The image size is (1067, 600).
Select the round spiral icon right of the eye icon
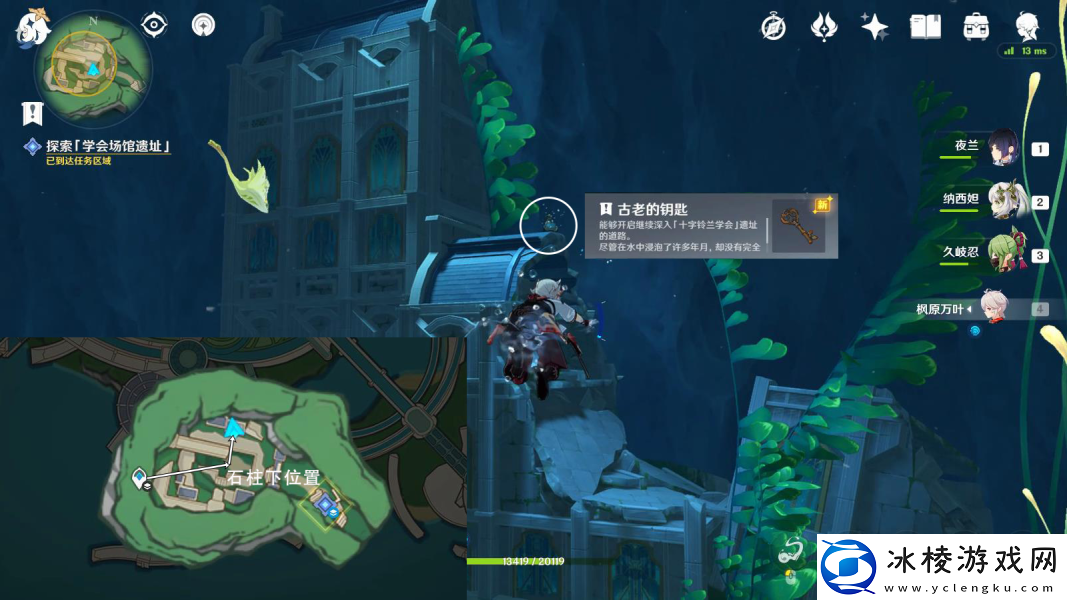click(203, 24)
